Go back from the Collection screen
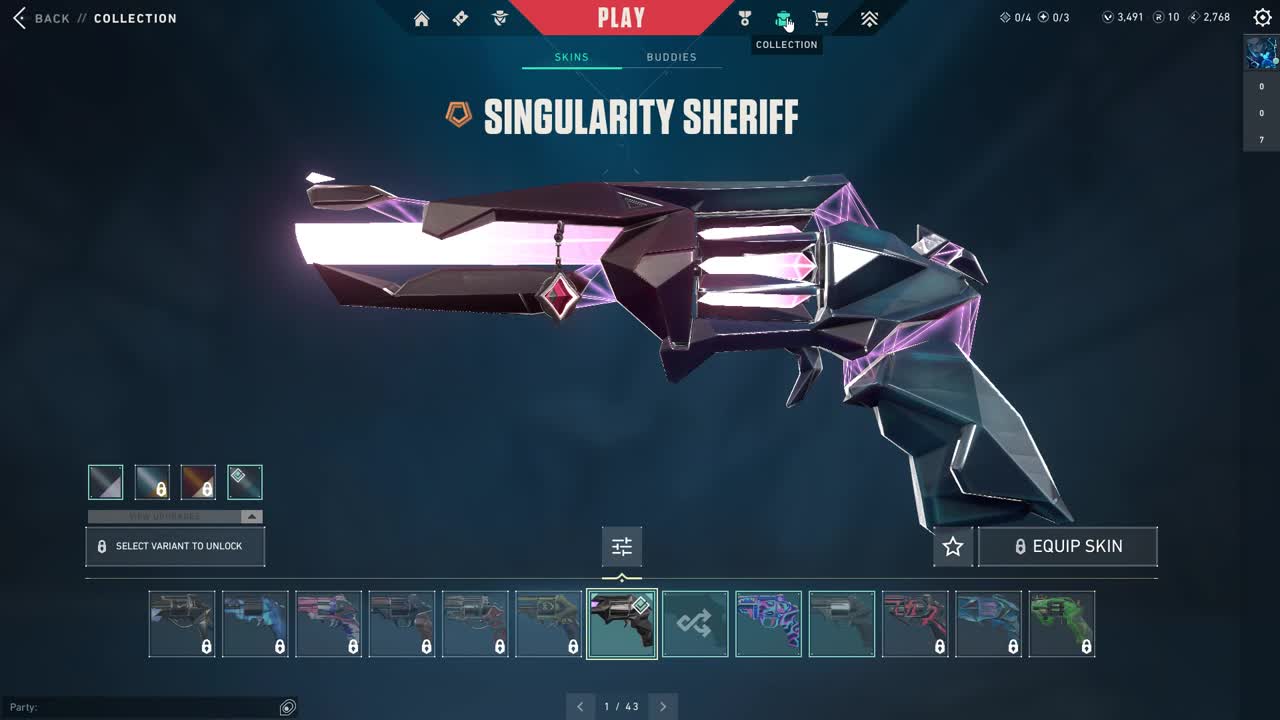The width and height of the screenshot is (1280, 720). 40,18
